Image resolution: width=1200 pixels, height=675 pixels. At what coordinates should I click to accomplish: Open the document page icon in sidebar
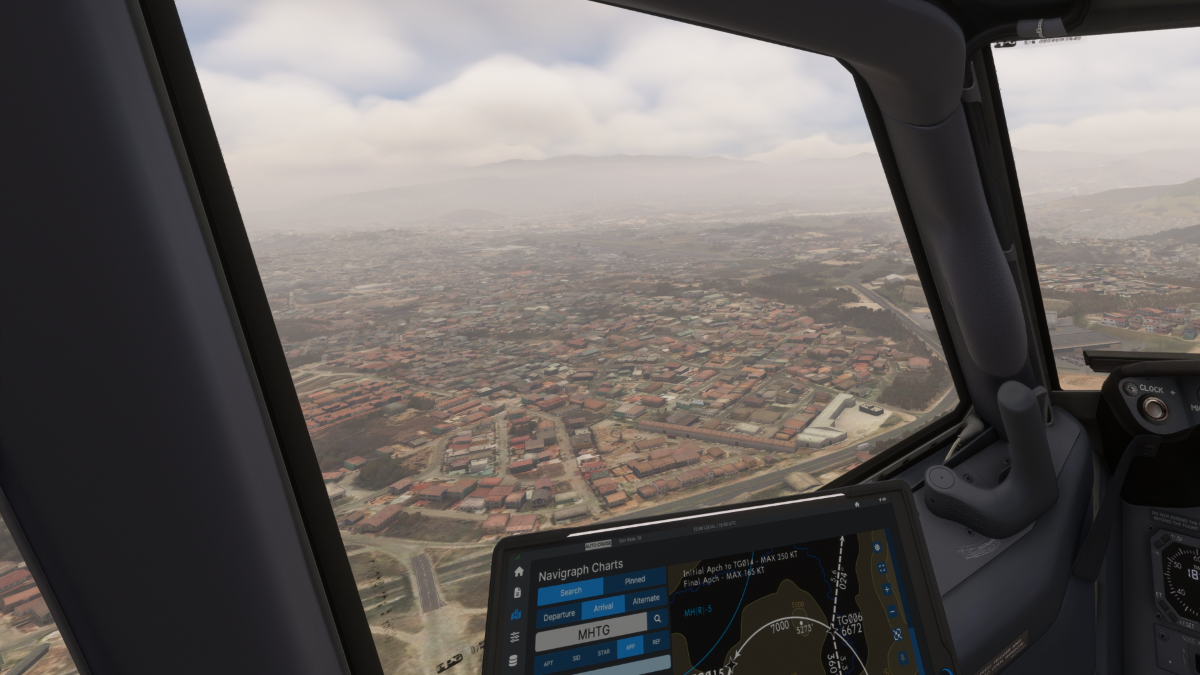point(517,593)
